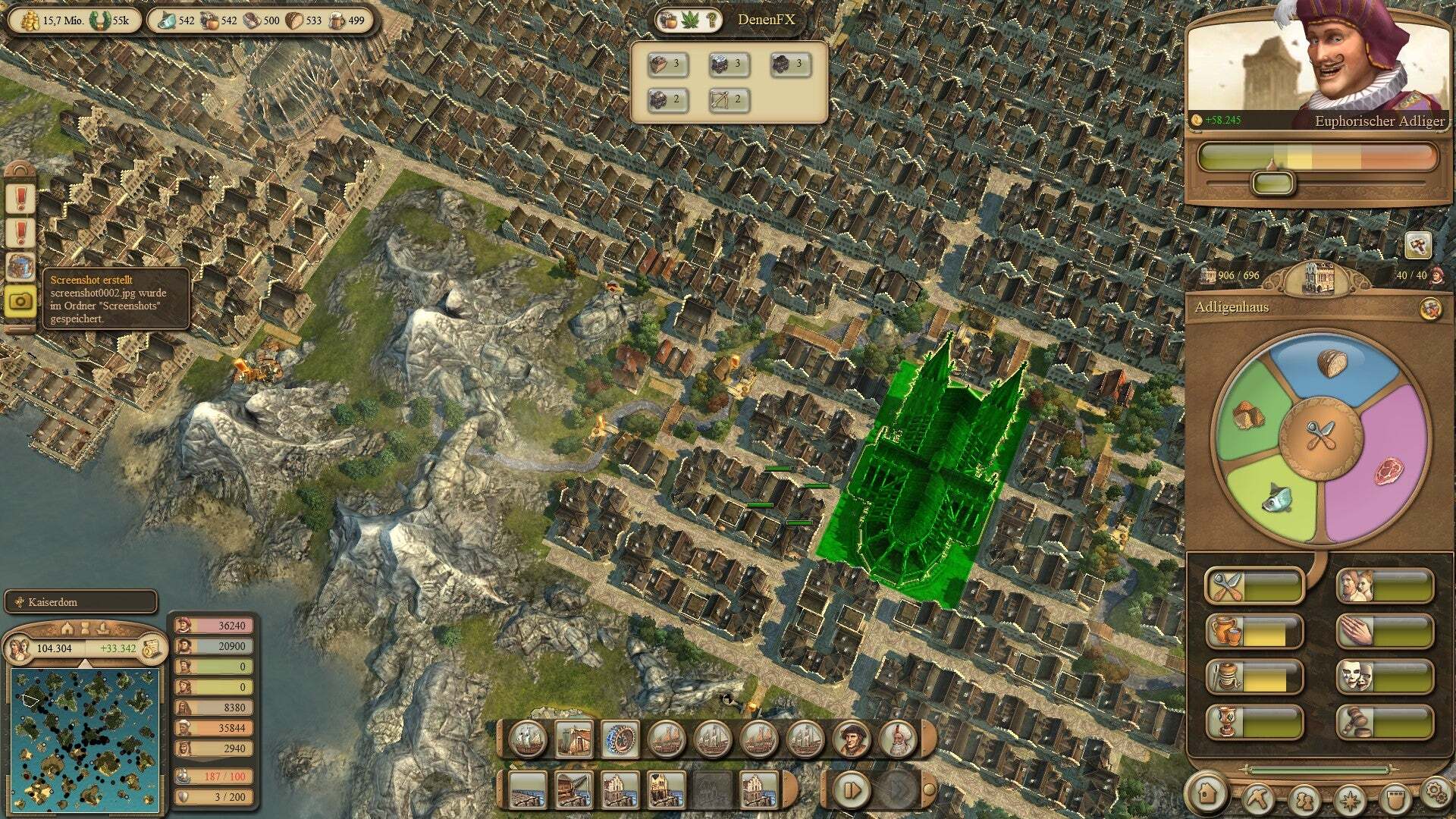Click the drink need jug and cup bar
Image resolution: width=1456 pixels, height=819 pixels.
point(1254,632)
